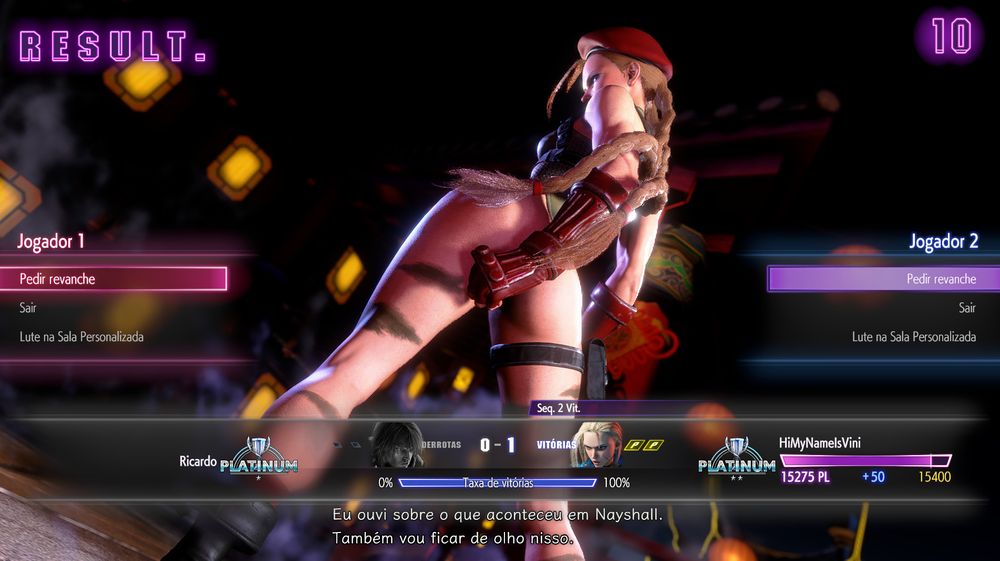Image resolution: width=1000 pixels, height=561 pixels.
Task: Choose Jogador 2's Lute na Sala Personalizada
Action: point(913,337)
